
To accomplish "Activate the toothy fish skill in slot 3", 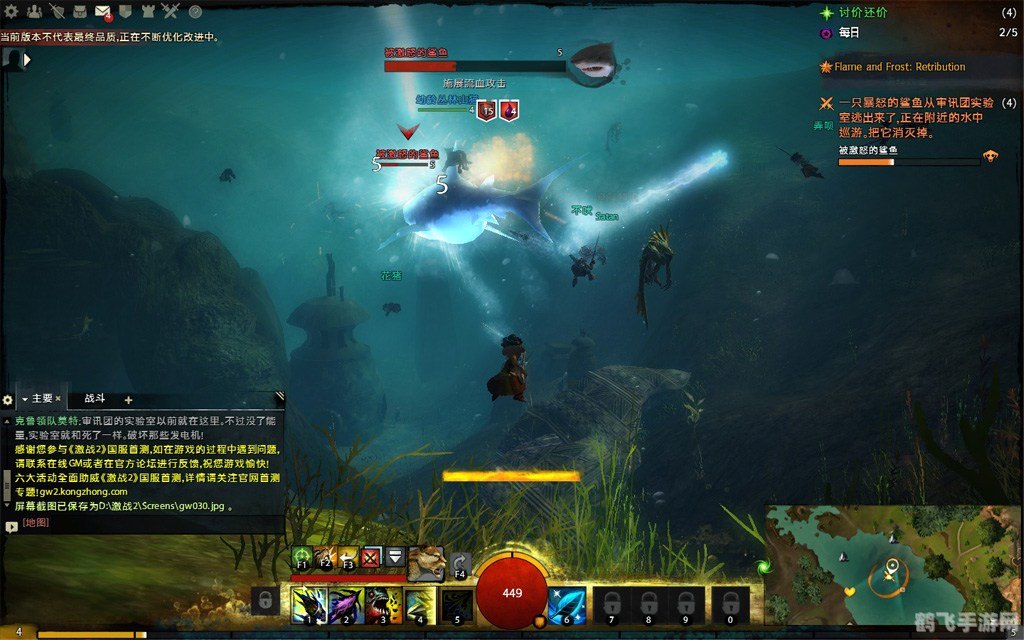I will pos(382,604).
